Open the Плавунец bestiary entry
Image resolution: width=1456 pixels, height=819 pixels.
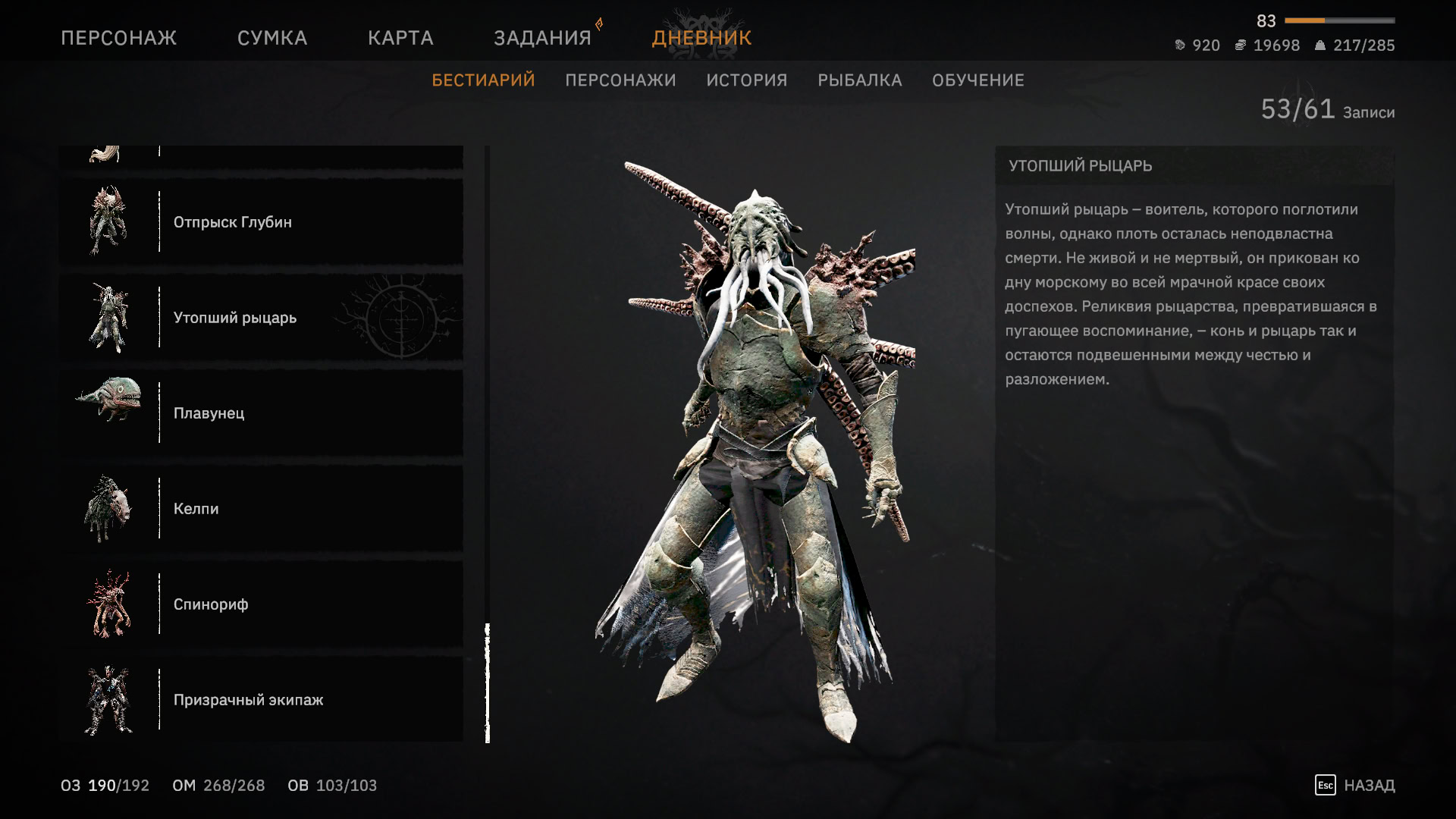pos(261,413)
